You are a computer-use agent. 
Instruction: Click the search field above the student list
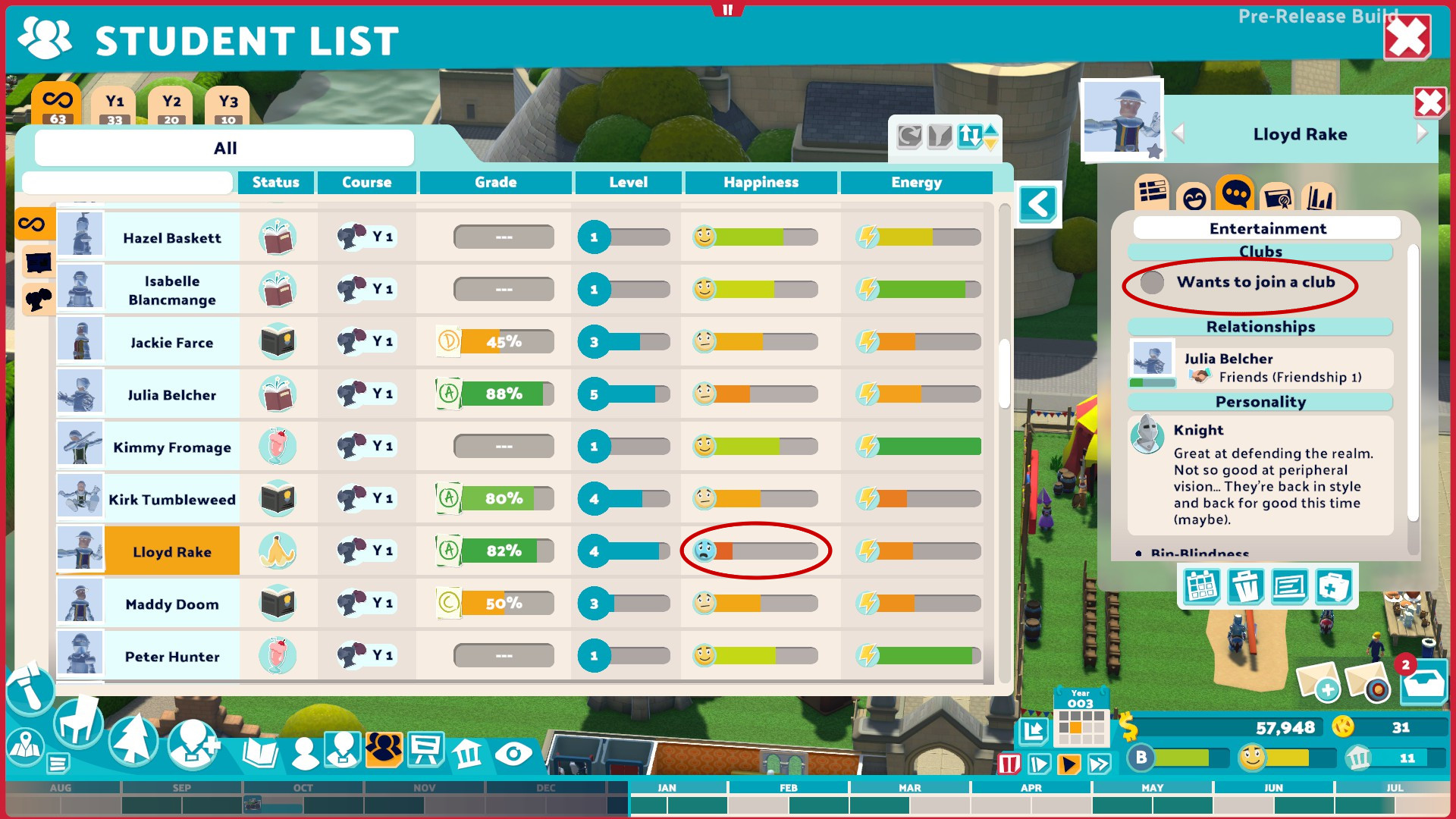tap(127, 183)
